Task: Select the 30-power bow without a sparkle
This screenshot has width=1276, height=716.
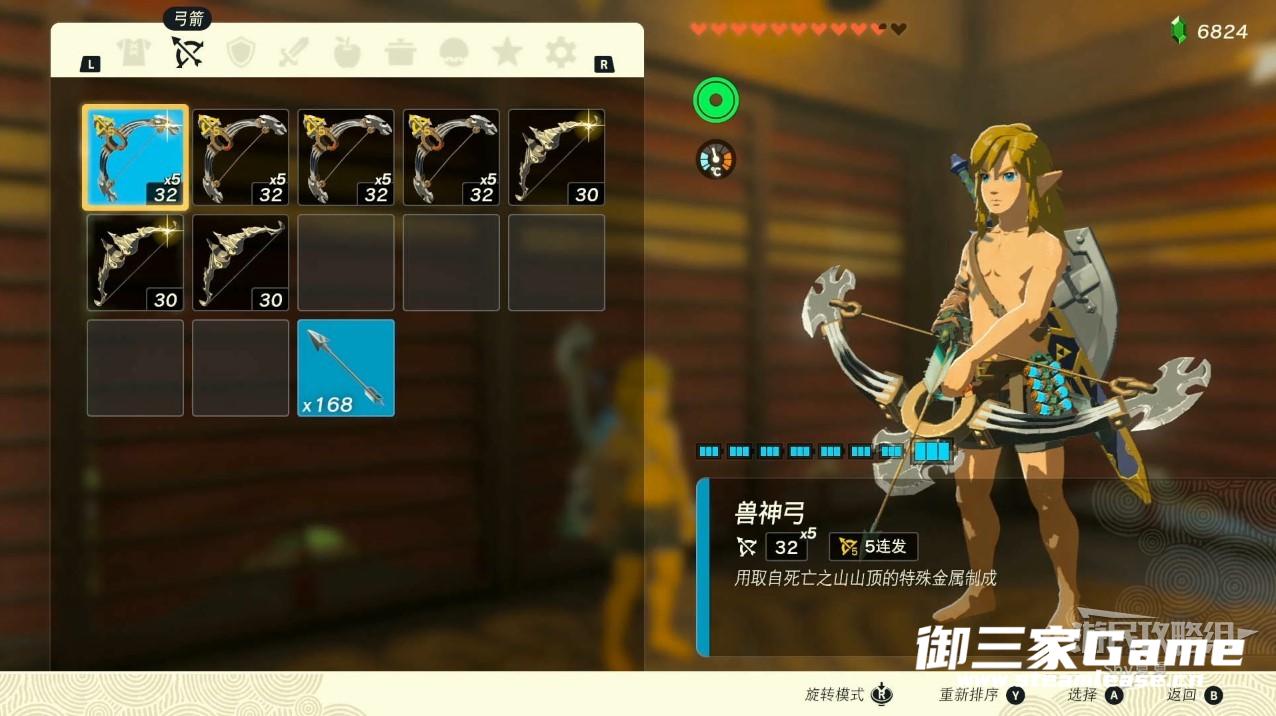Action: click(240, 262)
